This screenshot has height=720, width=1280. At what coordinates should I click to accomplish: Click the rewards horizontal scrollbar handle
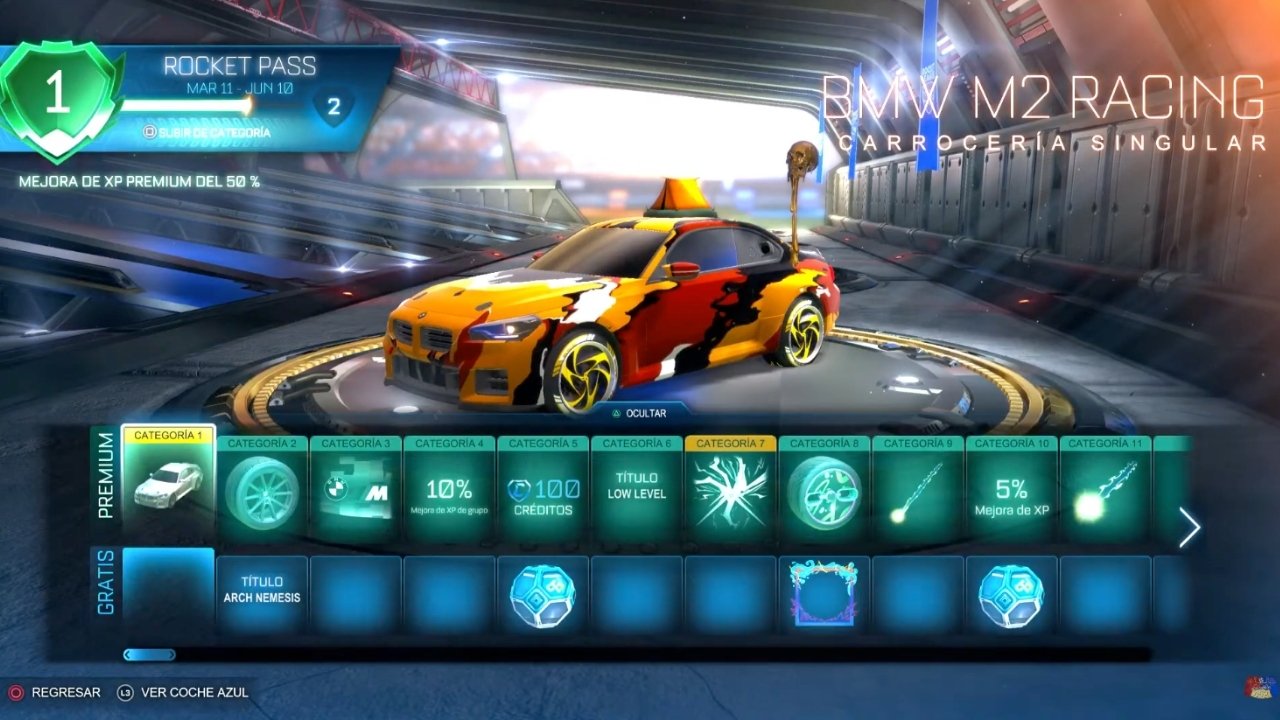coord(149,655)
